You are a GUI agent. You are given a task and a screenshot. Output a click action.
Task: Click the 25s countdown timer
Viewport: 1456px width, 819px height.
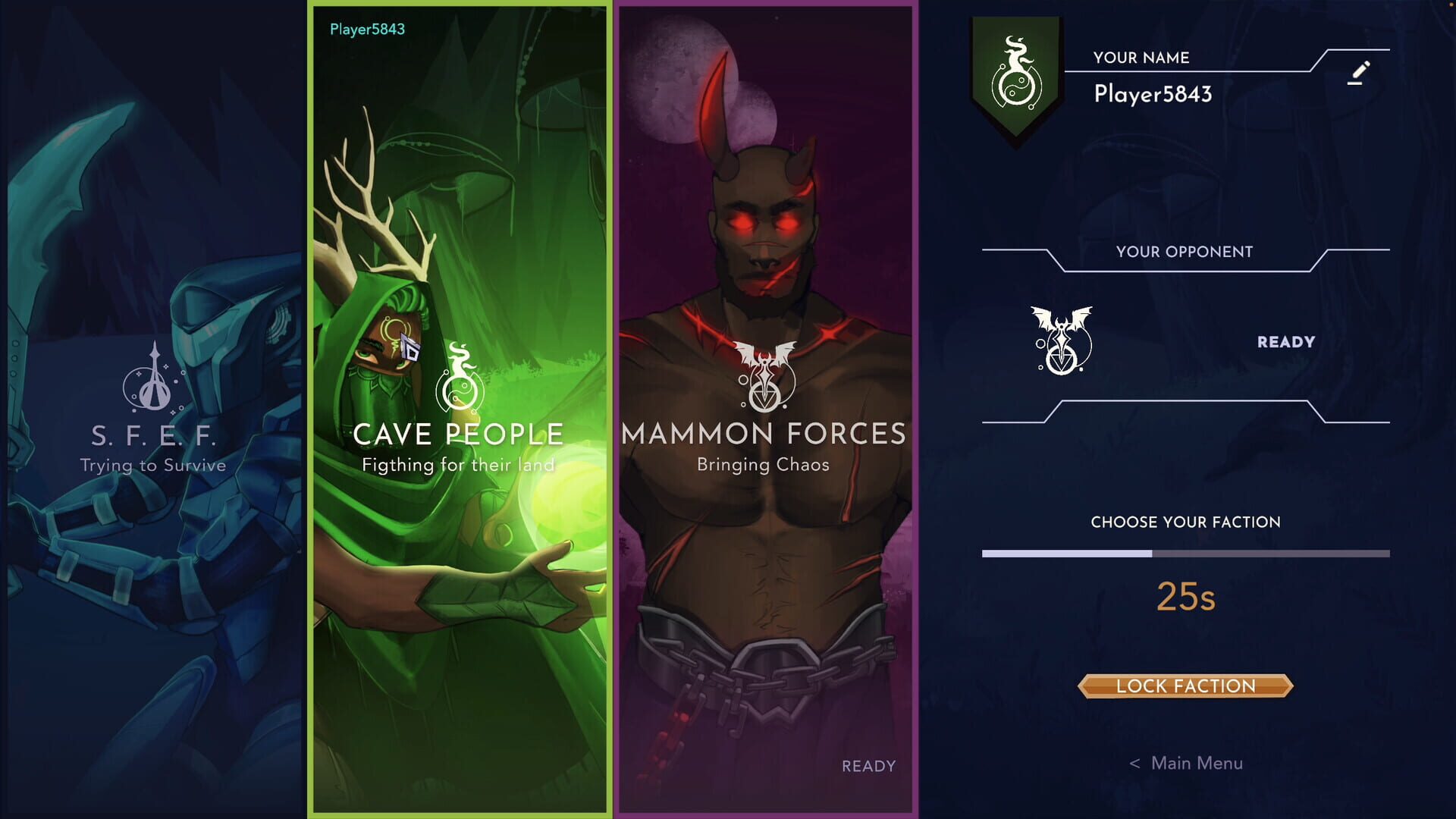click(x=1187, y=596)
